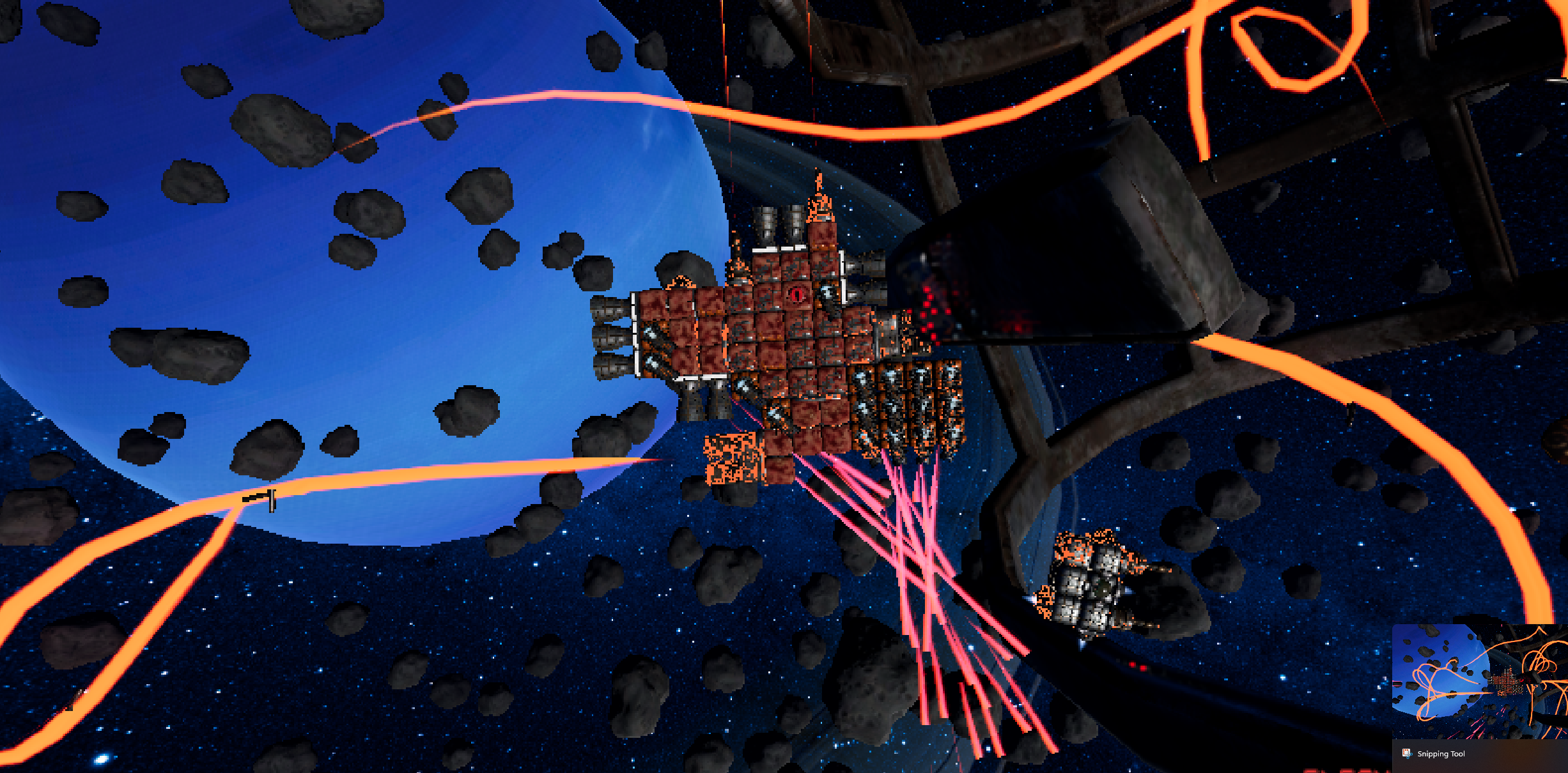The image size is (1568, 773).
Task: Open the Snipping Tool screenshot preview thumbnail
Action: (x=1479, y=681)
